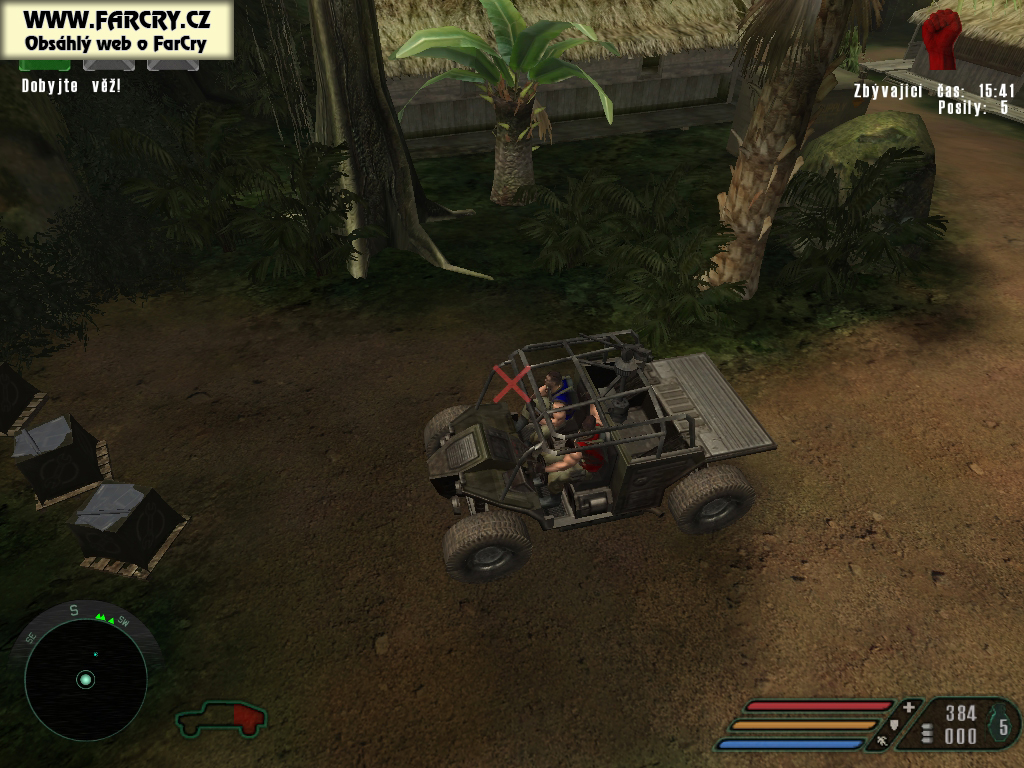The image size is (1024, 768).
Task: Click the health cross icon
Action: [908, 708]
